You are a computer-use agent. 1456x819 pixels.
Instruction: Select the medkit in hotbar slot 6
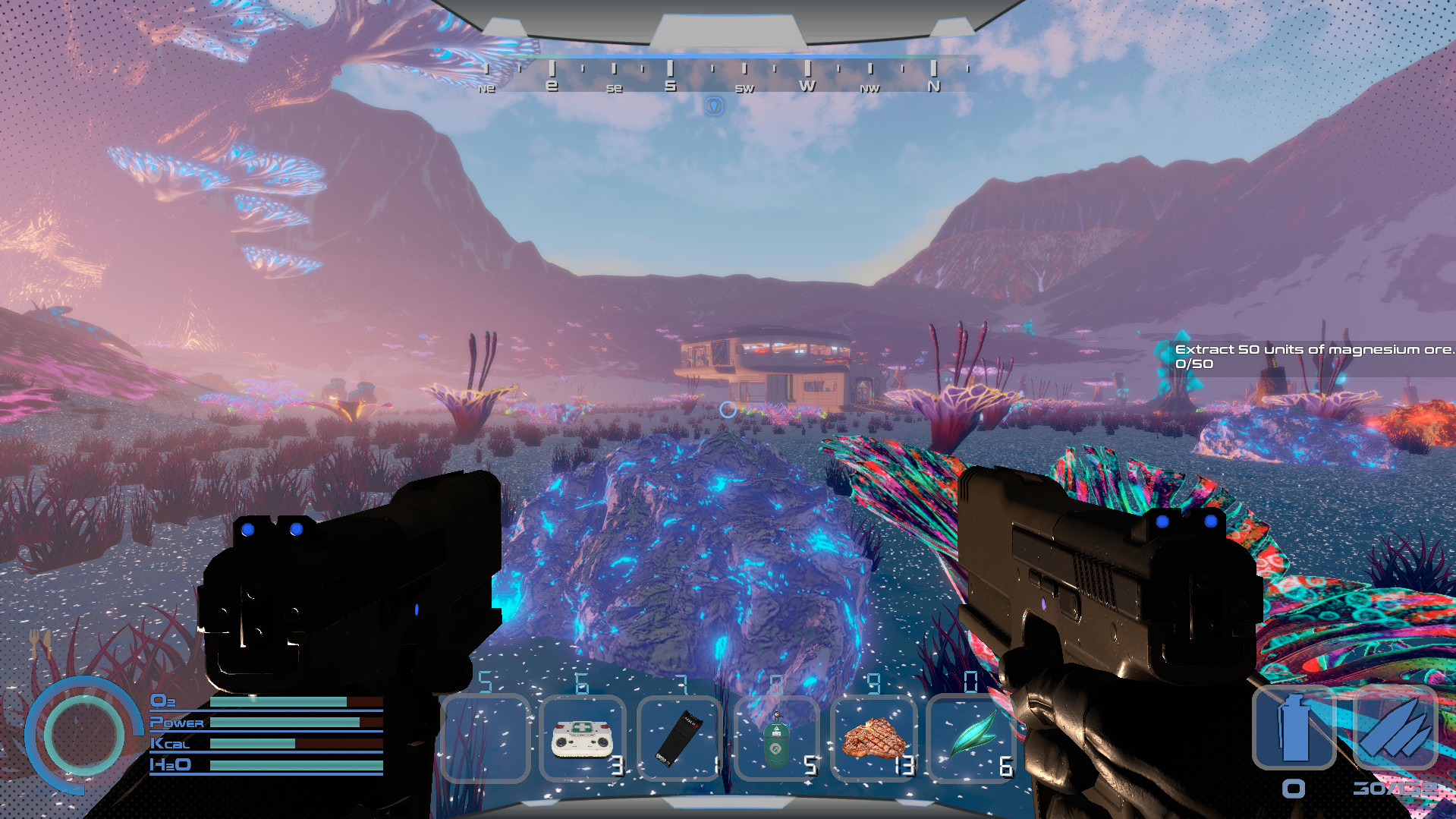(x=582, y=739)
